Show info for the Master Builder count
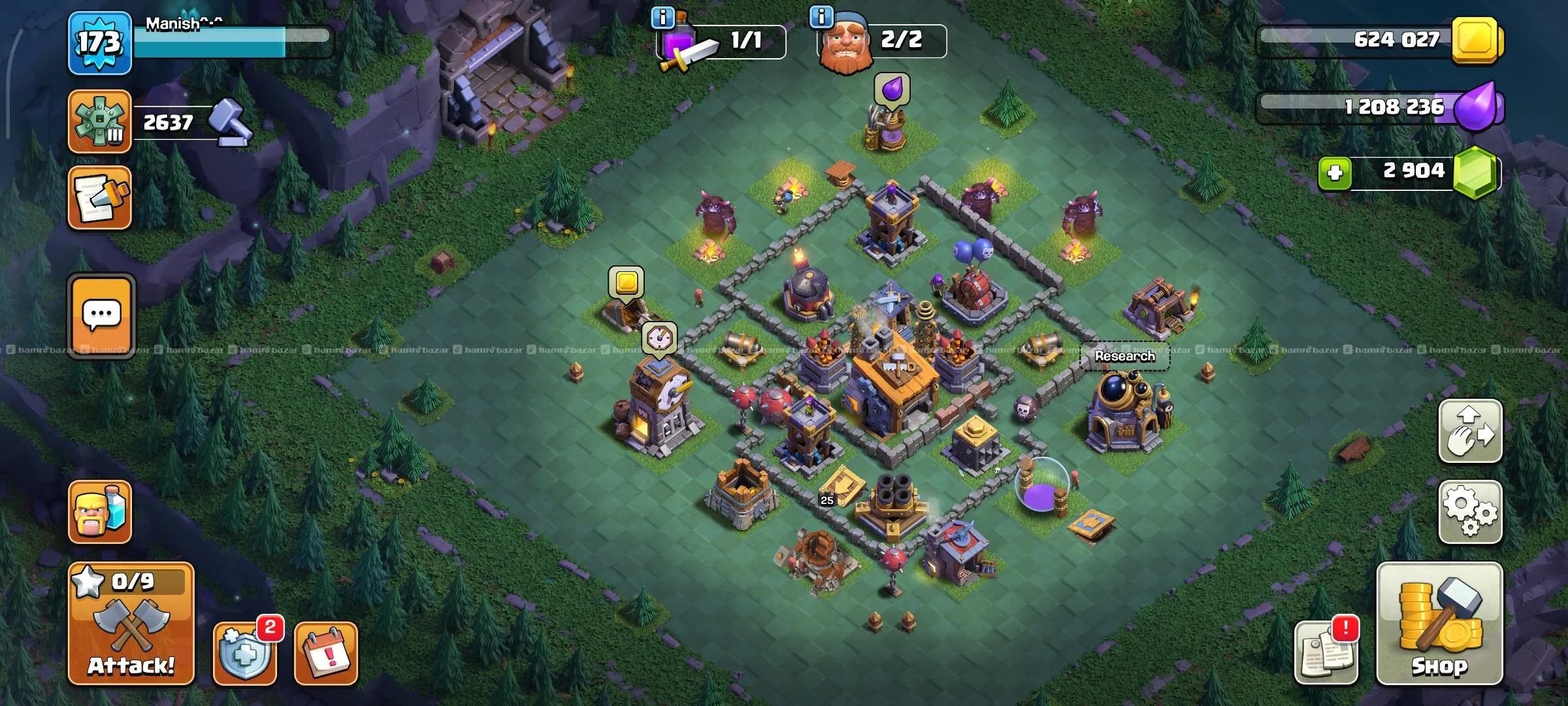1568x706 pixels. (x=821, y=16)
